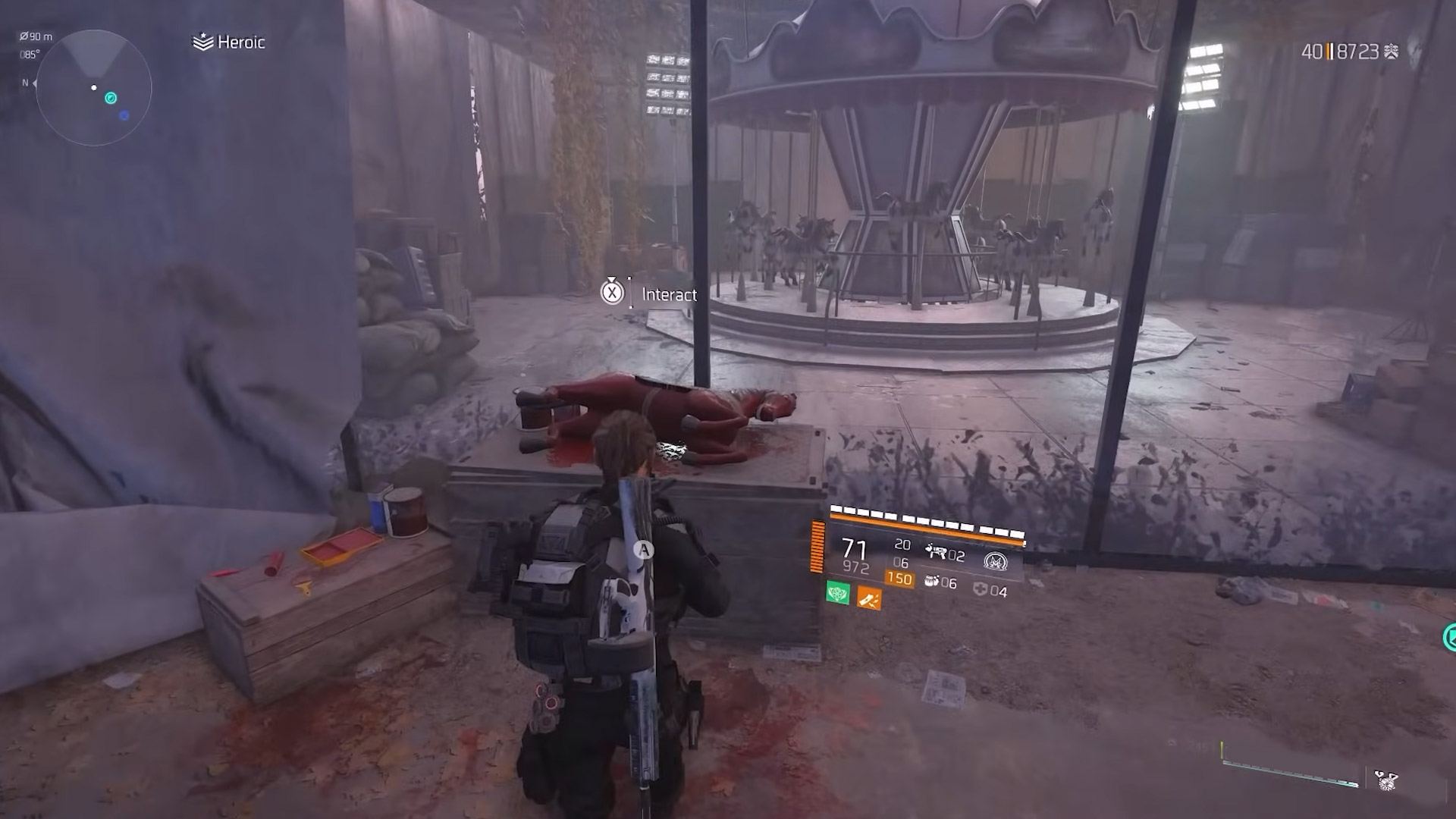Use the armor kit shield icon
Image resolution: width=1456 pixels, height=819 pixels.
point(981,589)
